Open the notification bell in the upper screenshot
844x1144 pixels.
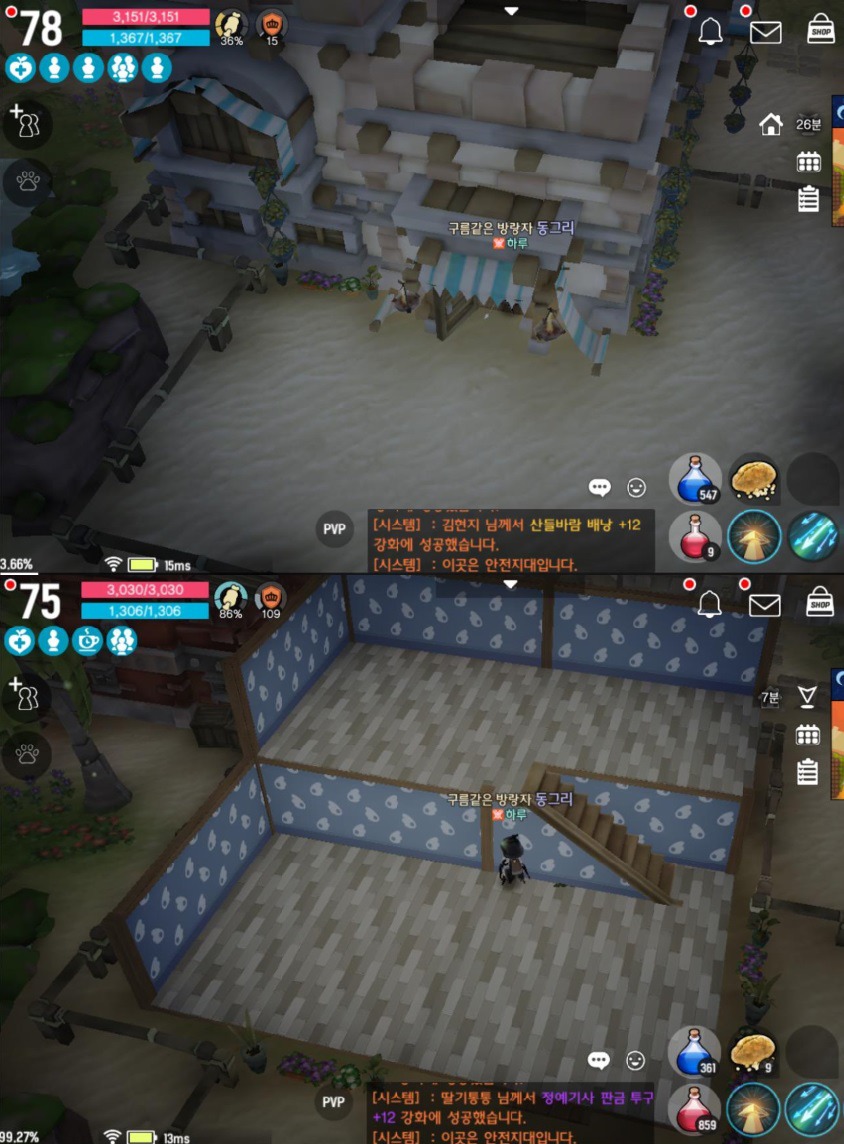pos(711,32)
